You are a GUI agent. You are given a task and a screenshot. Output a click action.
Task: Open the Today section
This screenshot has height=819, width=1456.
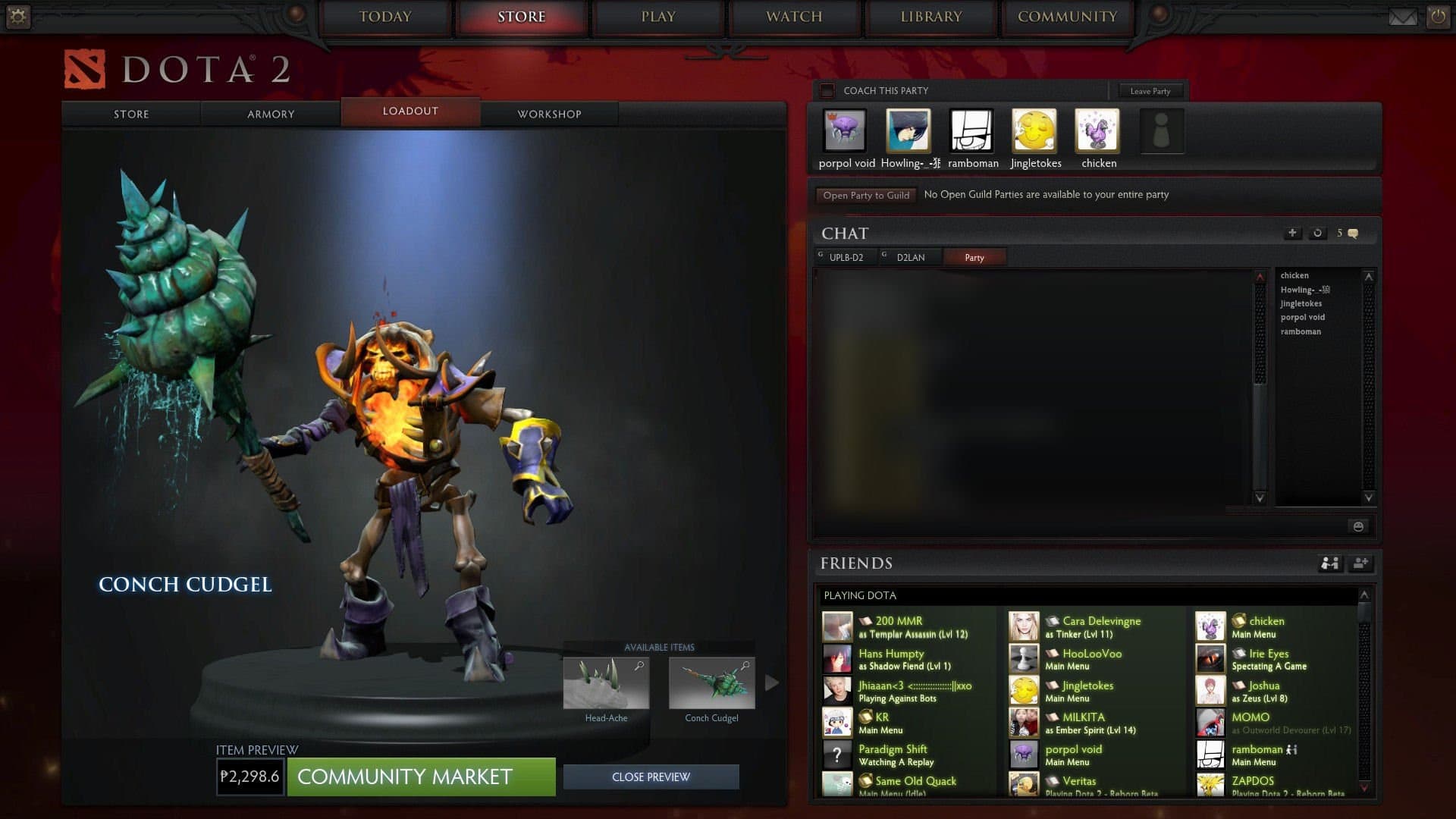pos(384,17)
